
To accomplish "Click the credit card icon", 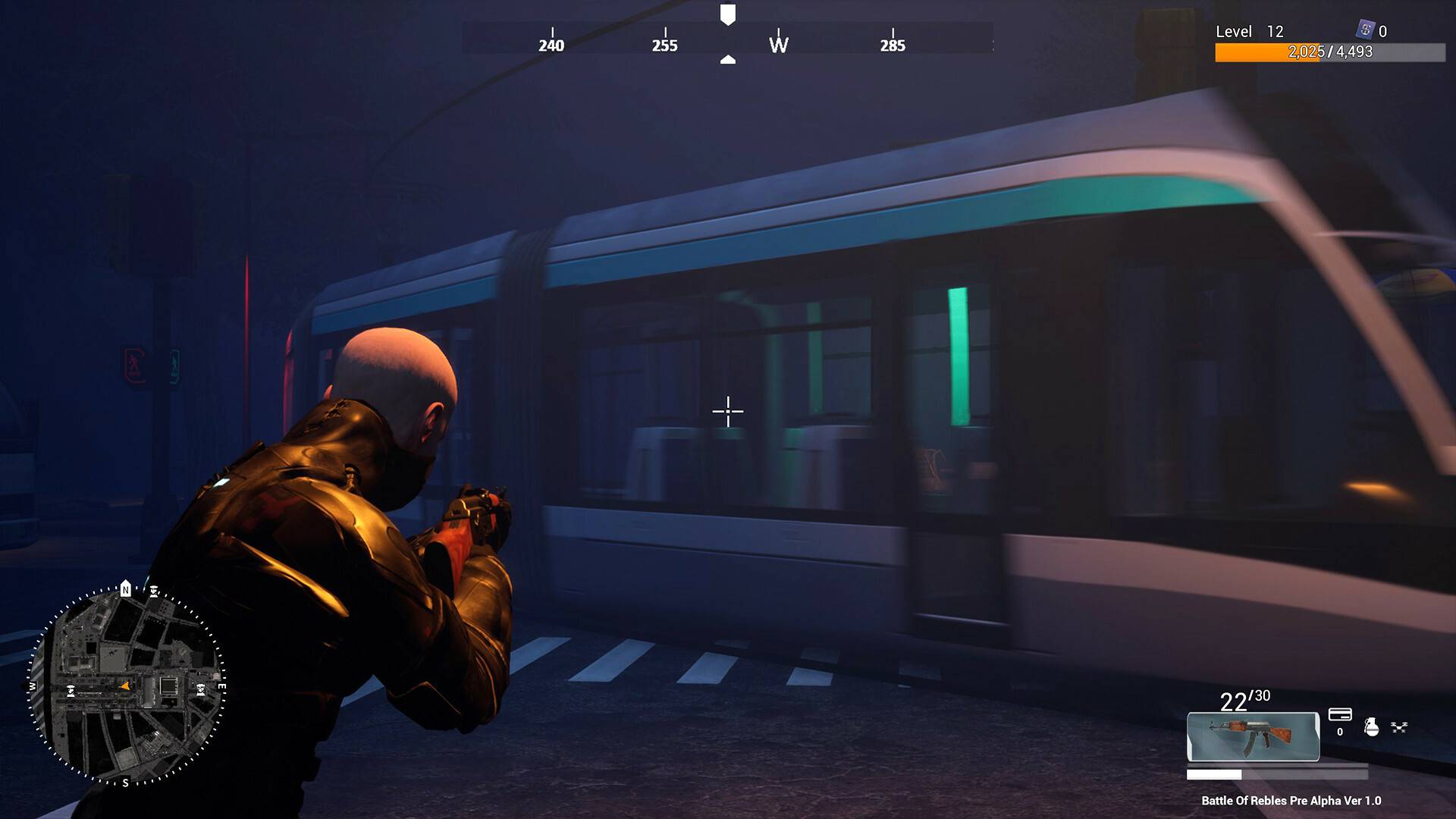I will [1340, 715].
